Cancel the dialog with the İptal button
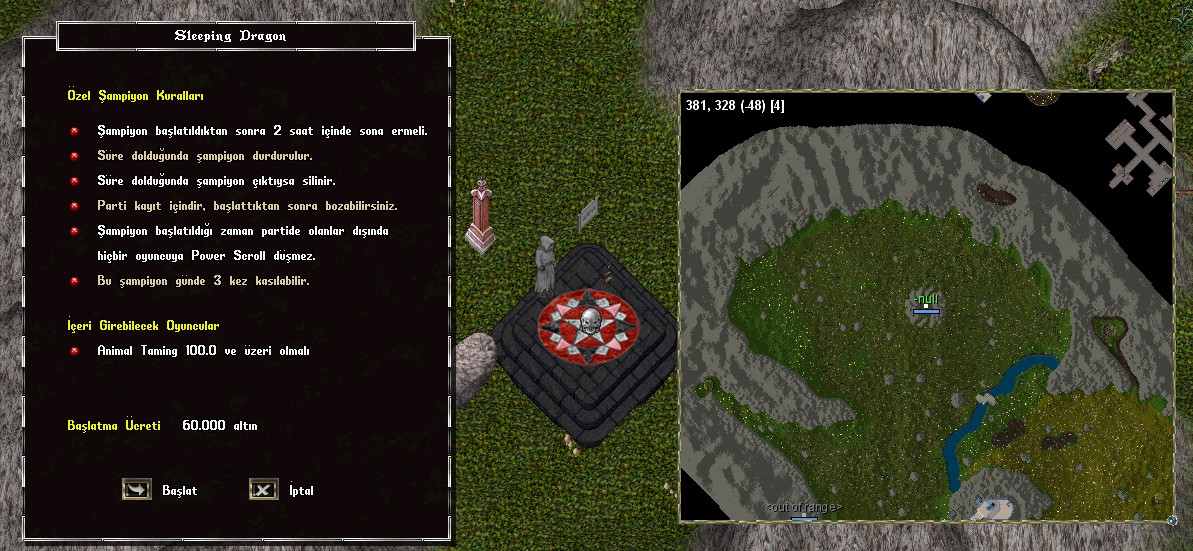Image resolution: width=1193 pixels, height=551 pixels. tap(263, 490)
